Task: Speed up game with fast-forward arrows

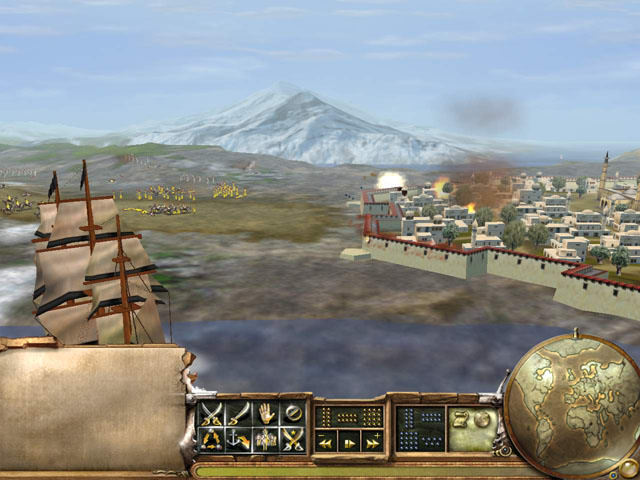Action: (372, 441)
